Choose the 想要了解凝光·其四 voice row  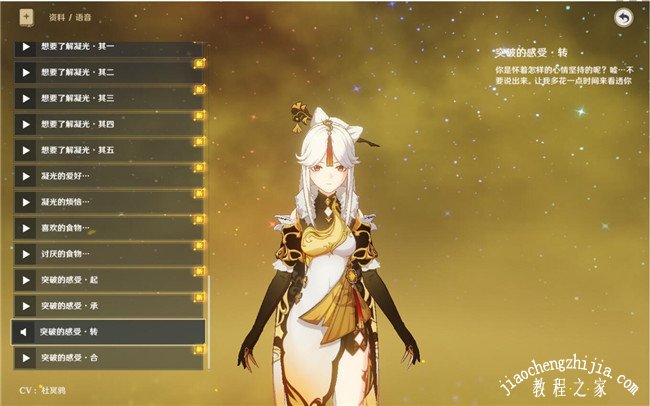108,125
